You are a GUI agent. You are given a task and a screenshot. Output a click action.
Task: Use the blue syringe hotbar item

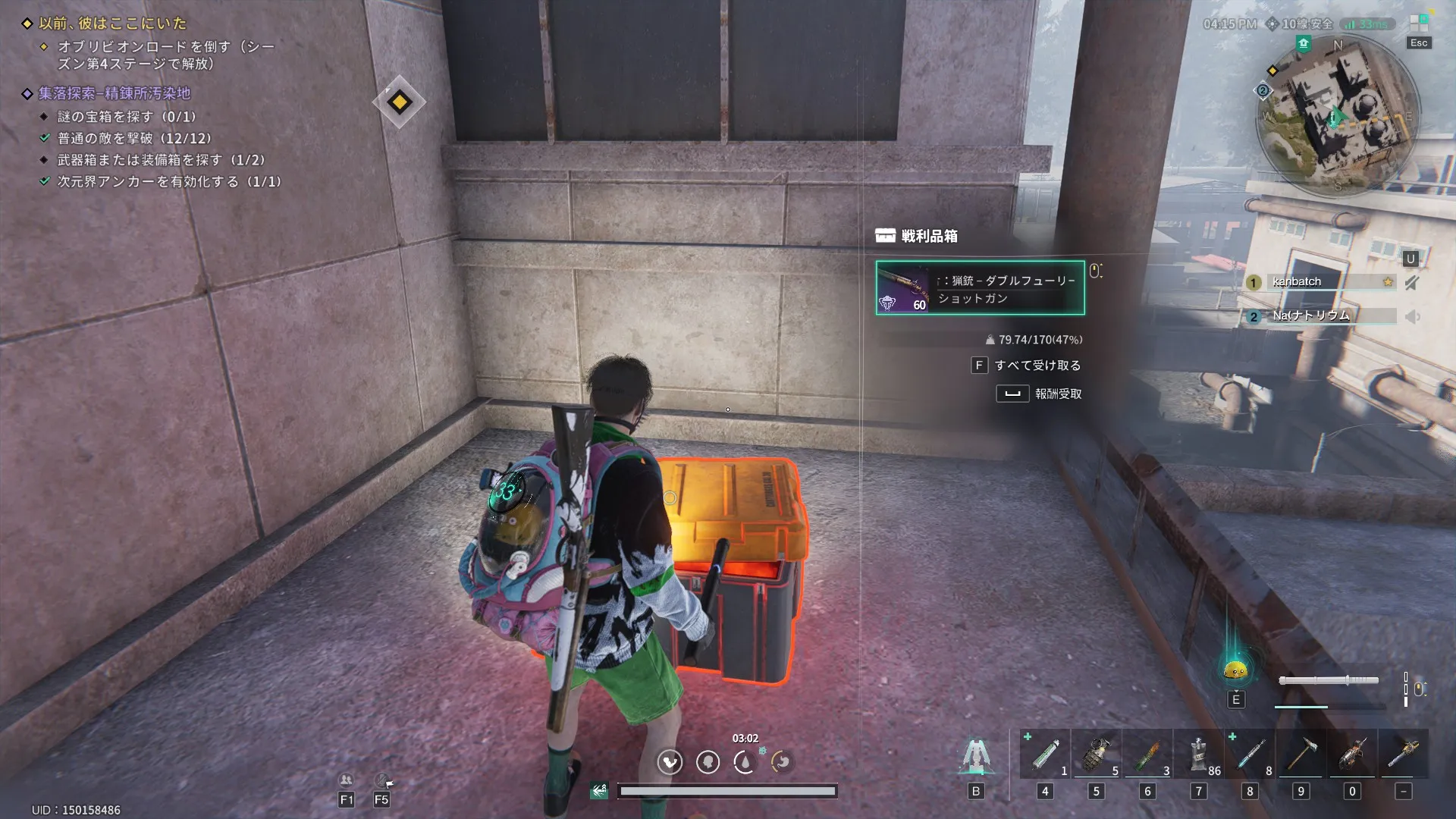coord(1250,755)
